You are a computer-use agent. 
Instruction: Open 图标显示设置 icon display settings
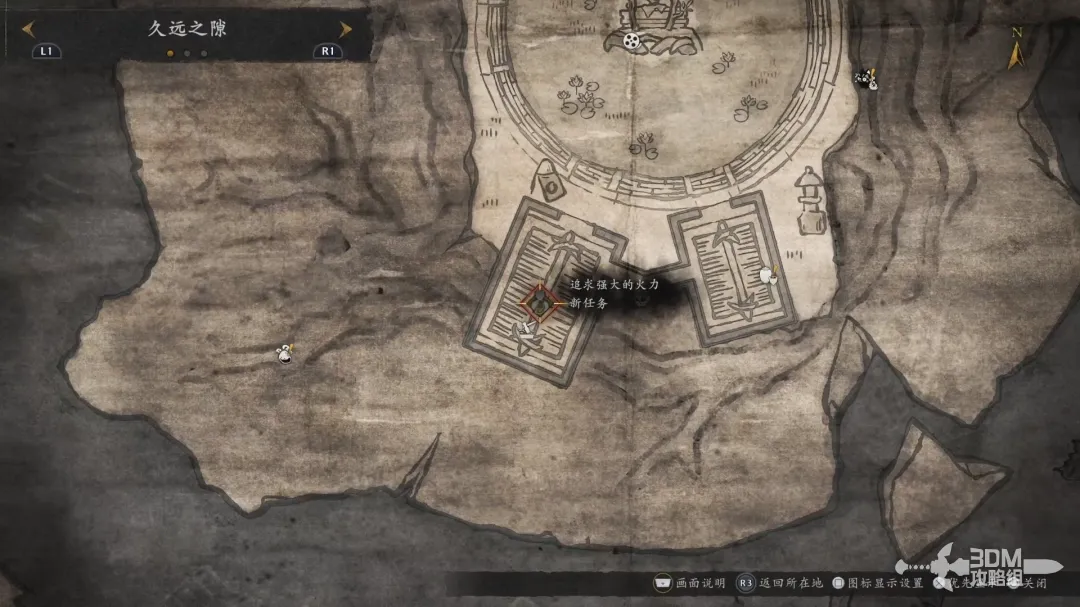(880, 583)
